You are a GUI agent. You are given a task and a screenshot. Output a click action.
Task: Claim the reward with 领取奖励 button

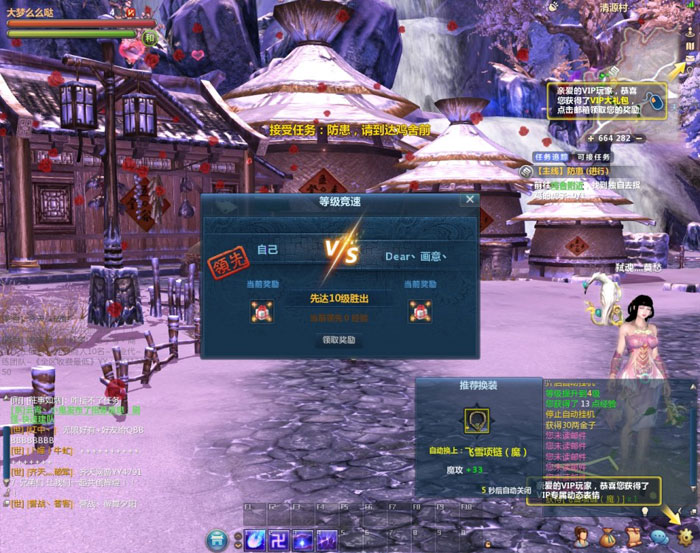pos(338,340)
